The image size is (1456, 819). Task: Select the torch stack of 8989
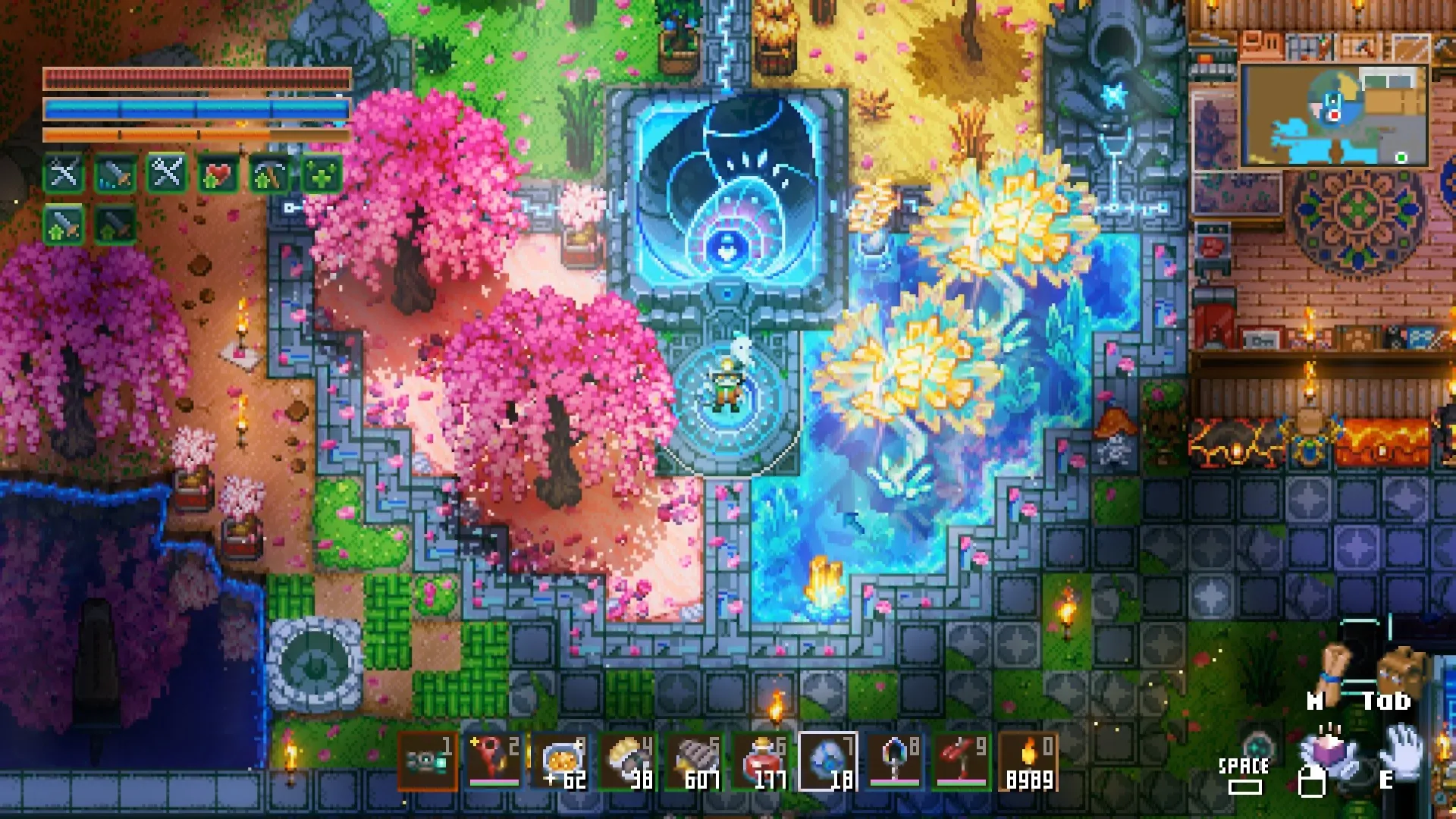1028,762
